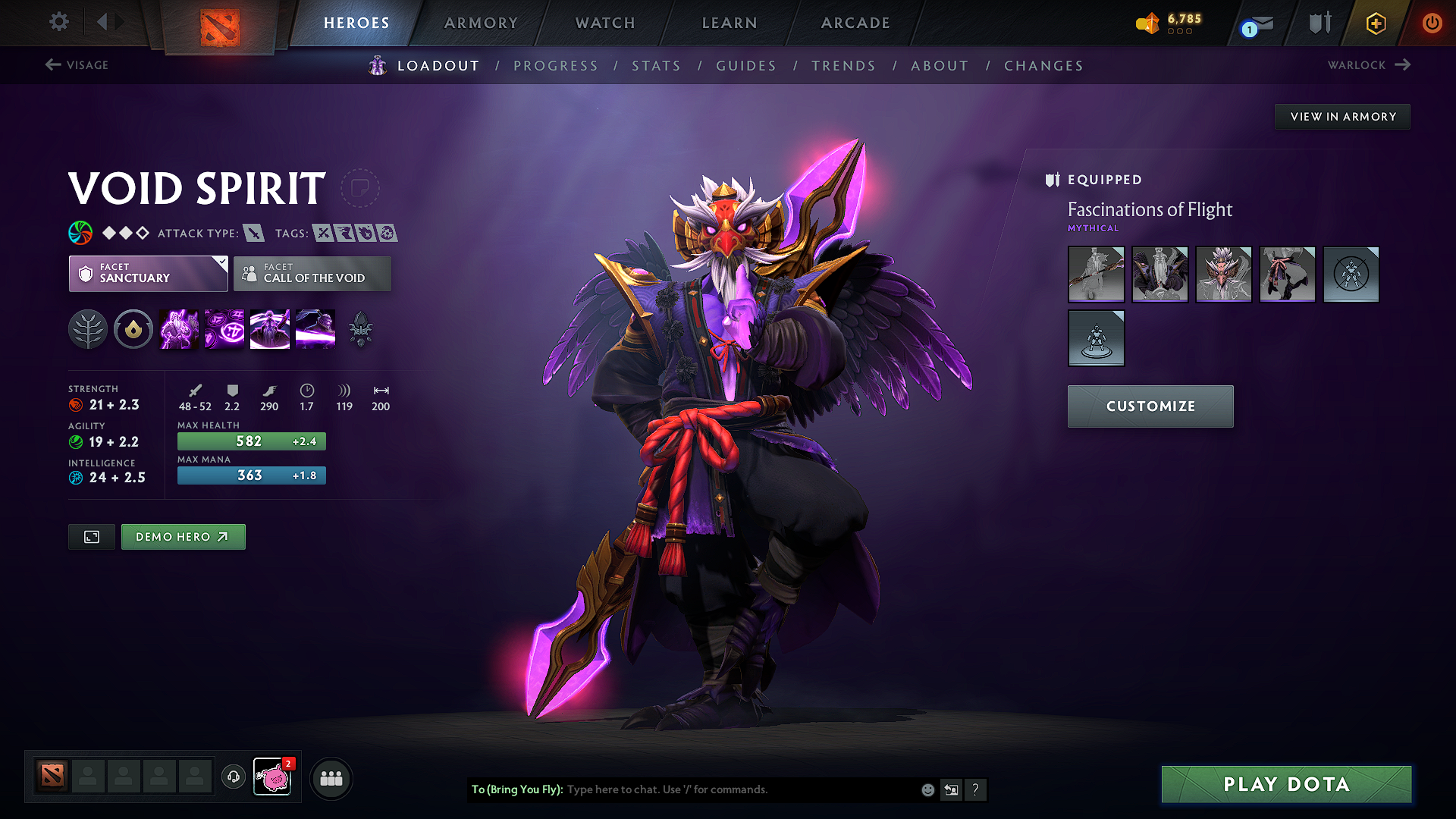Open the voice chat headset icon

pos(234,778)
